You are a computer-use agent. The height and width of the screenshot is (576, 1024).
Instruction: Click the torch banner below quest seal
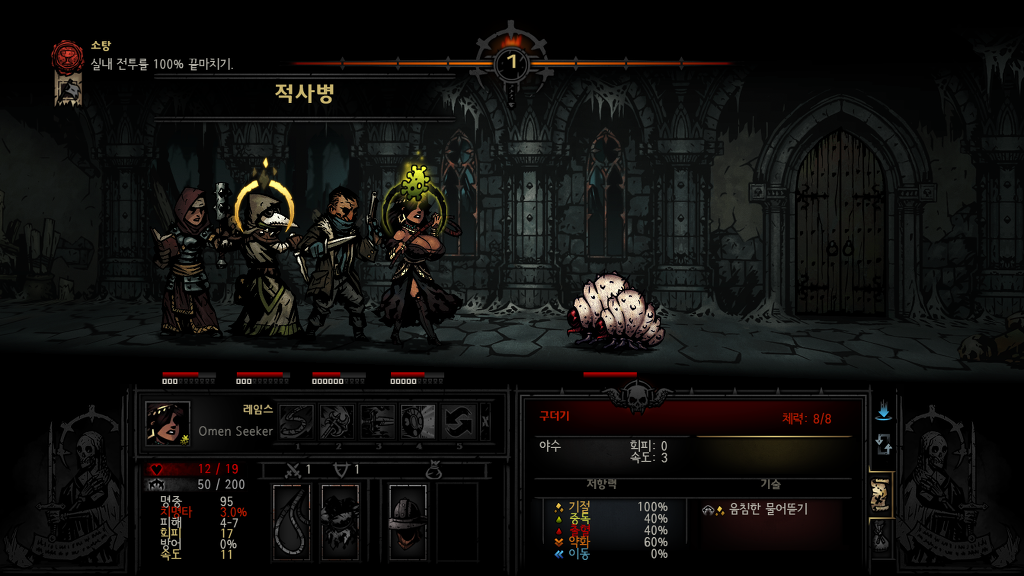coord(68,89)
